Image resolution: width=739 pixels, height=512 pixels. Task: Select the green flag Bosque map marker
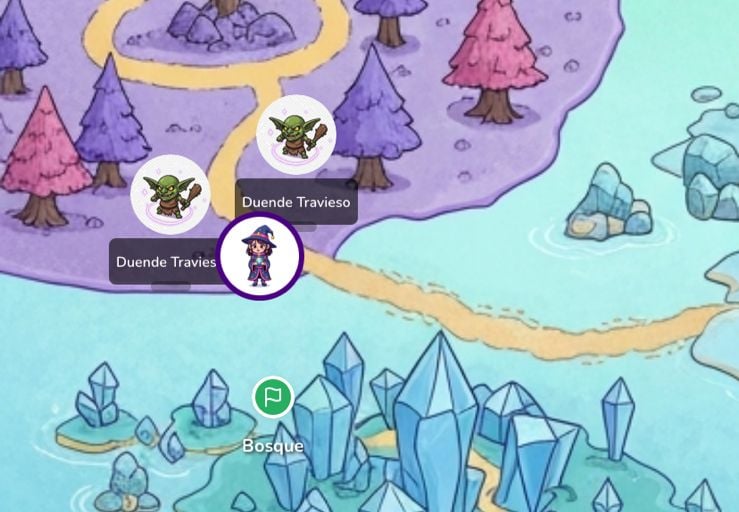(272, 397)
